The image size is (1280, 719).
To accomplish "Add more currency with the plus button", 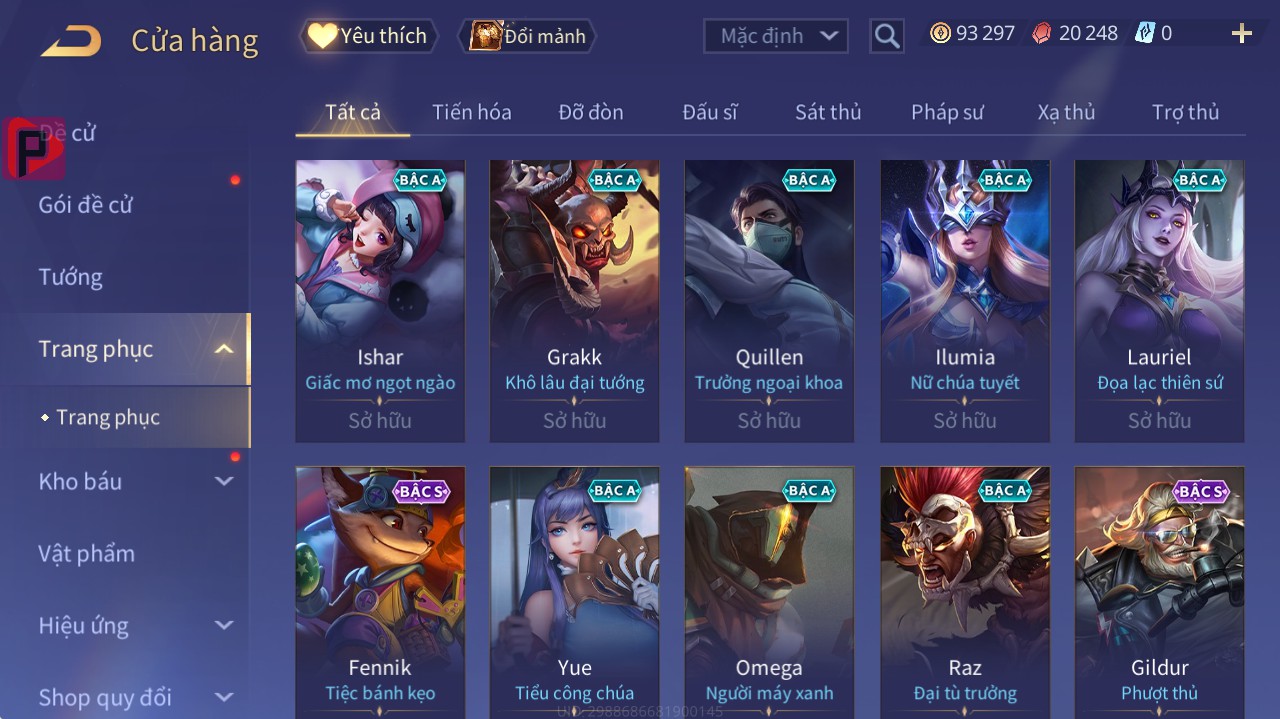I will tap(1241, 34).
